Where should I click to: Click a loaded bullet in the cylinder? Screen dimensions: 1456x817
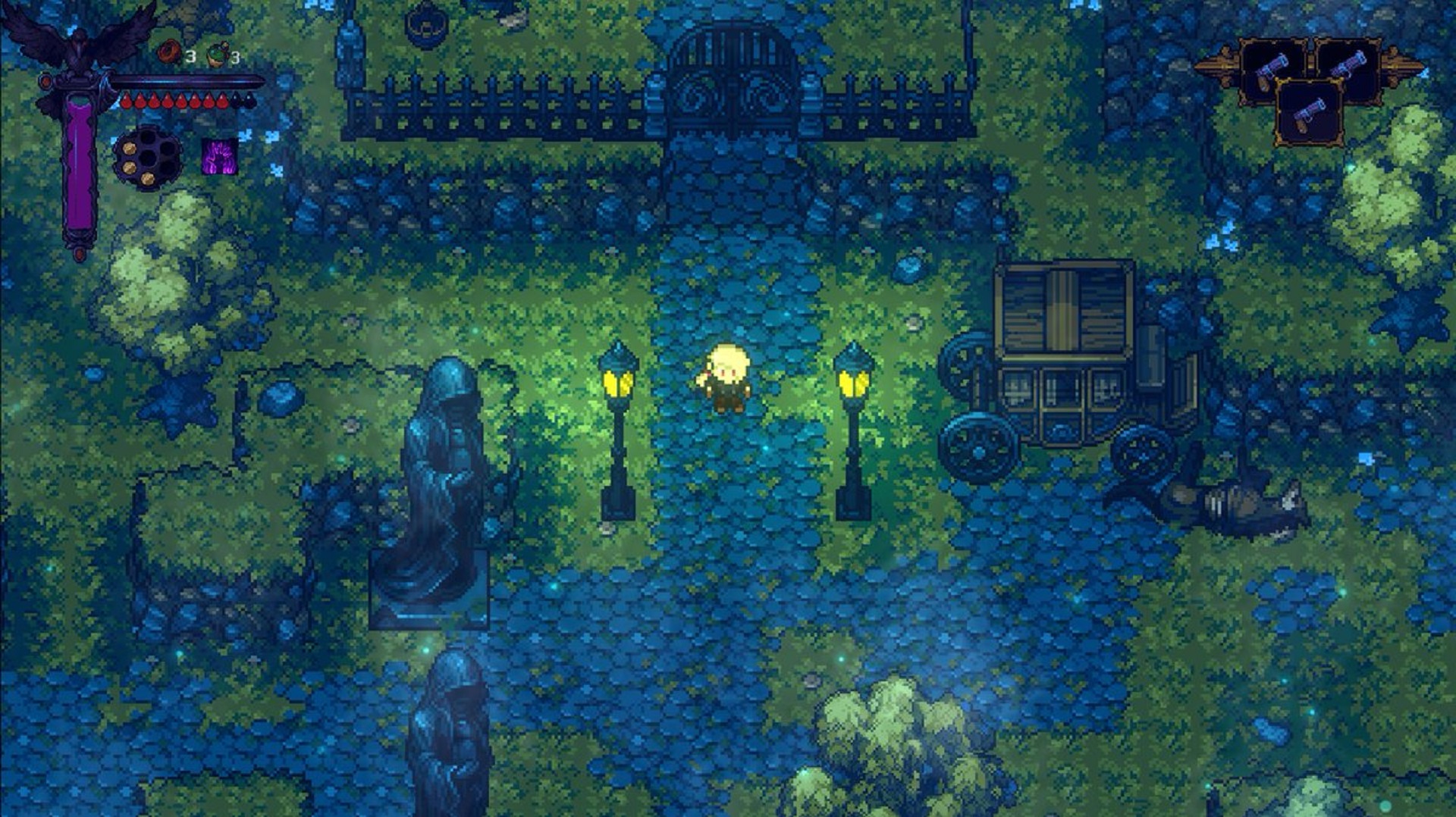coord(129,148)
